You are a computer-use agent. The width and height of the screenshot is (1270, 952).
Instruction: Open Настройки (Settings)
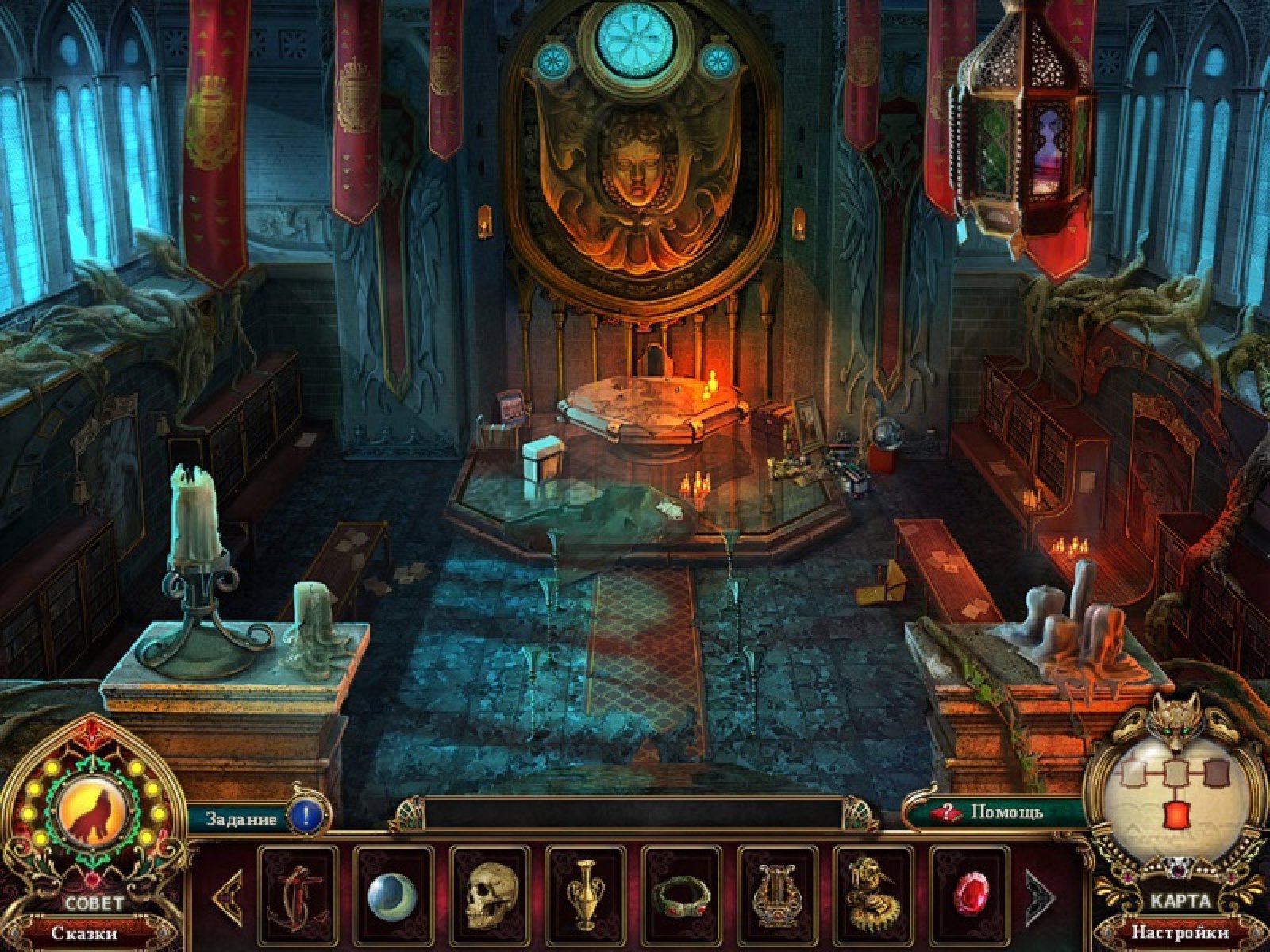[1180, 932]
